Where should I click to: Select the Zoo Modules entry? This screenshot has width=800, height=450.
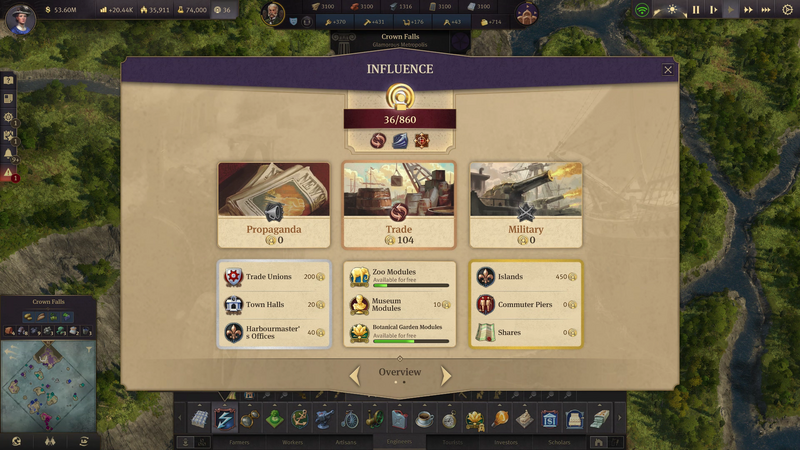click(399, 277)
